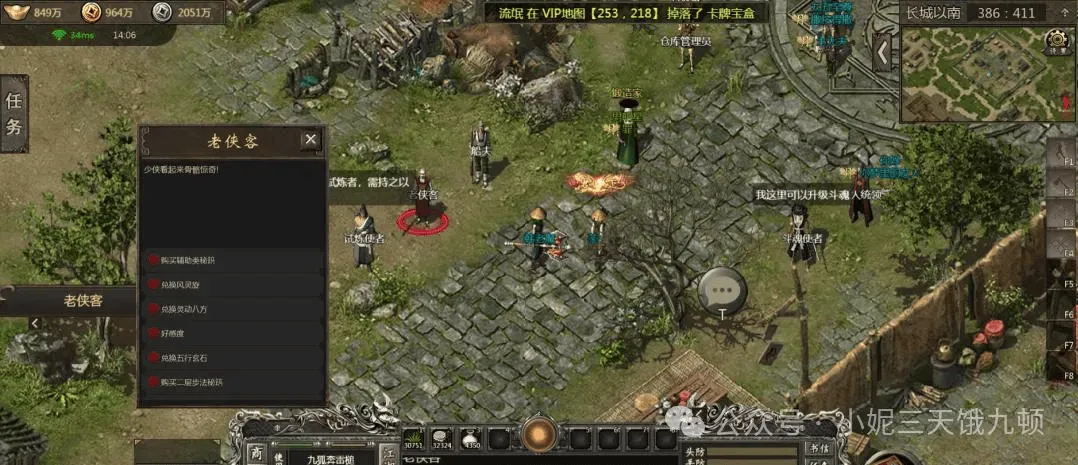Close the 老侠客 dialogue window
1078x465 pixels.
(x=311, y=140)
